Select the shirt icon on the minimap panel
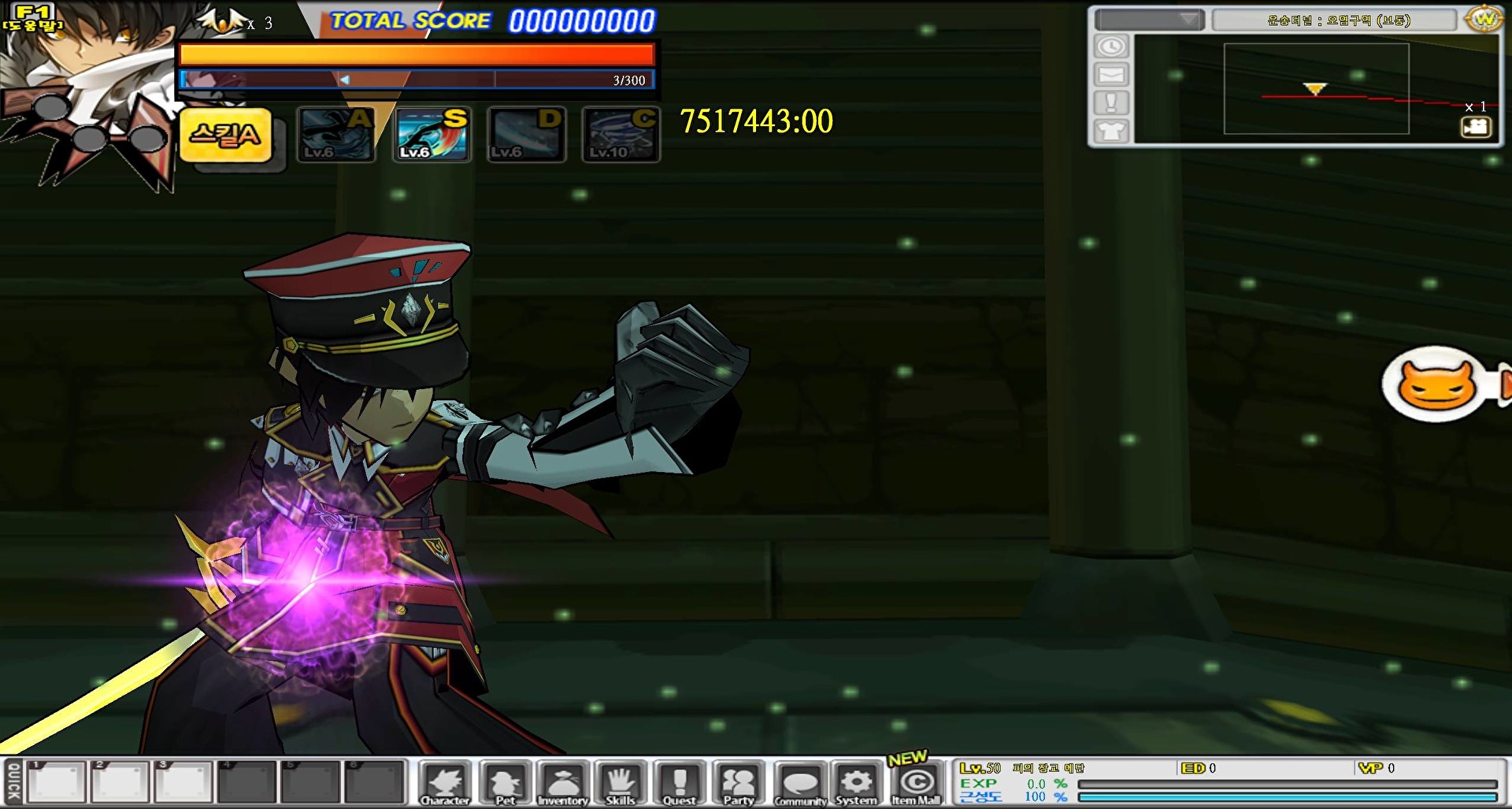The width and height of the screenshot is (1512, 809). (1112, 131)
